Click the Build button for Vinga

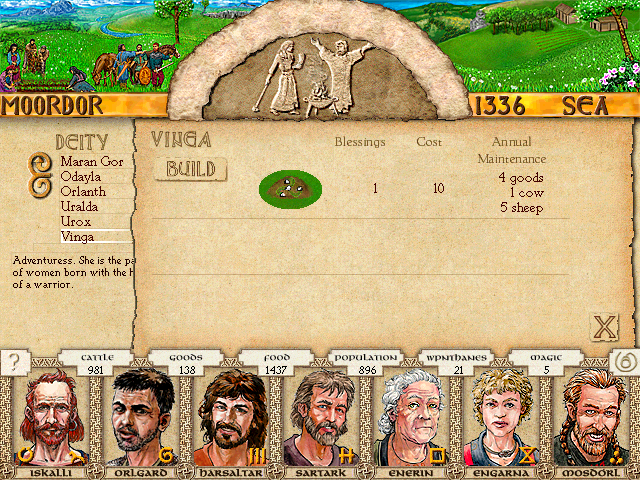(x=190, y=169)
